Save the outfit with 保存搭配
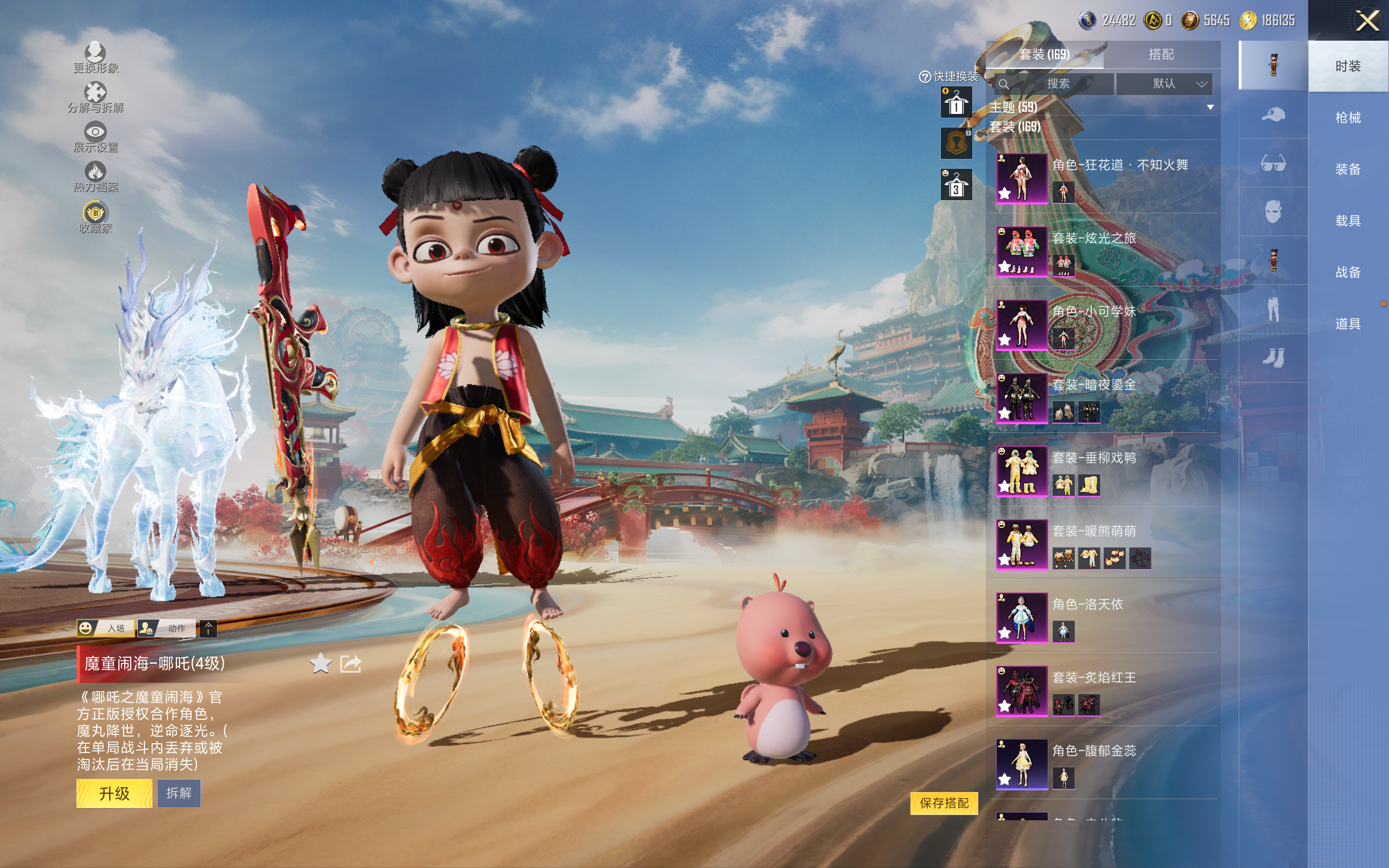The height and width of the screenshot is (868, 1389). click(944, 802)
